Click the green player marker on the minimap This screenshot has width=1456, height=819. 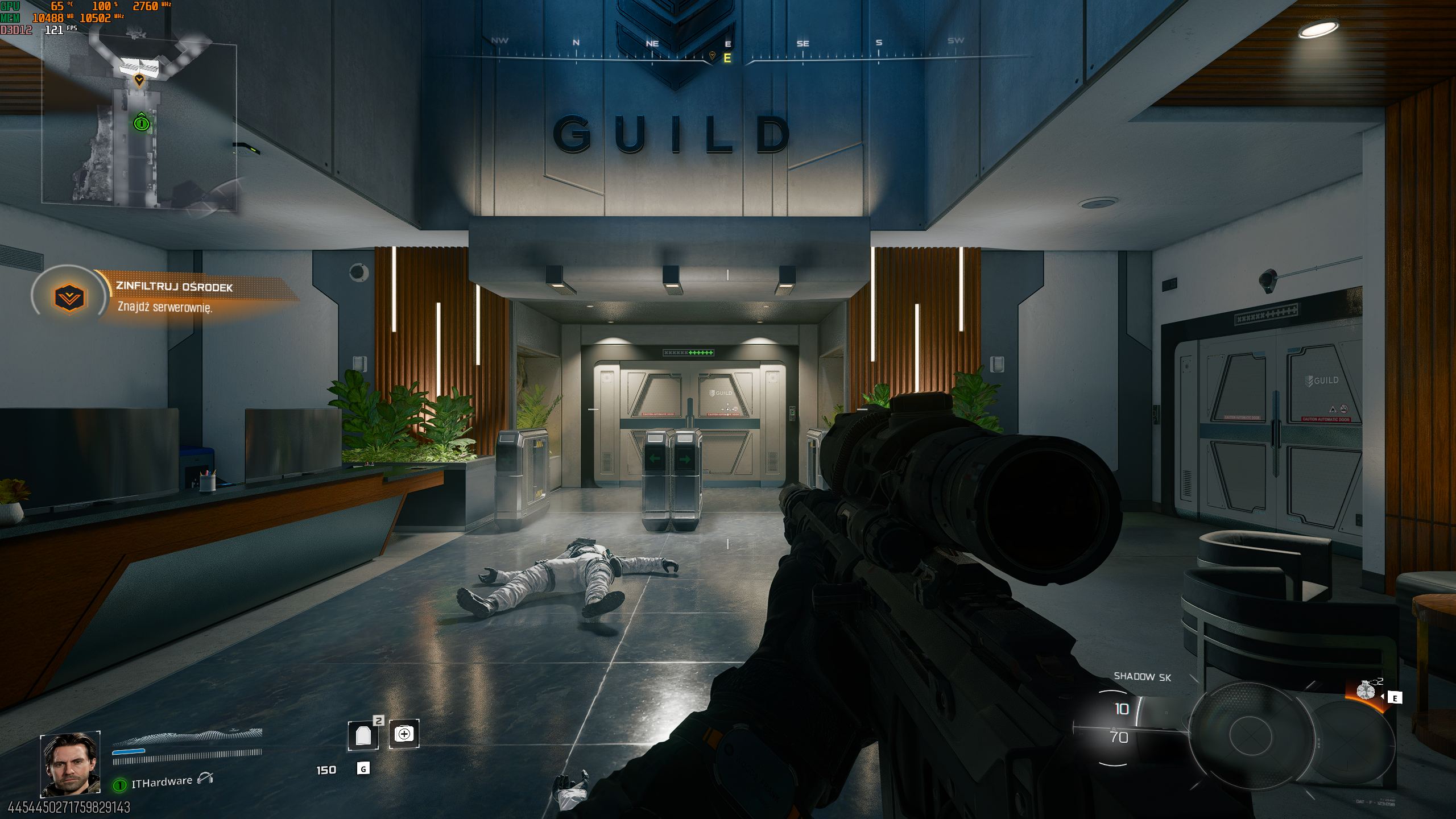pos(141,122)
